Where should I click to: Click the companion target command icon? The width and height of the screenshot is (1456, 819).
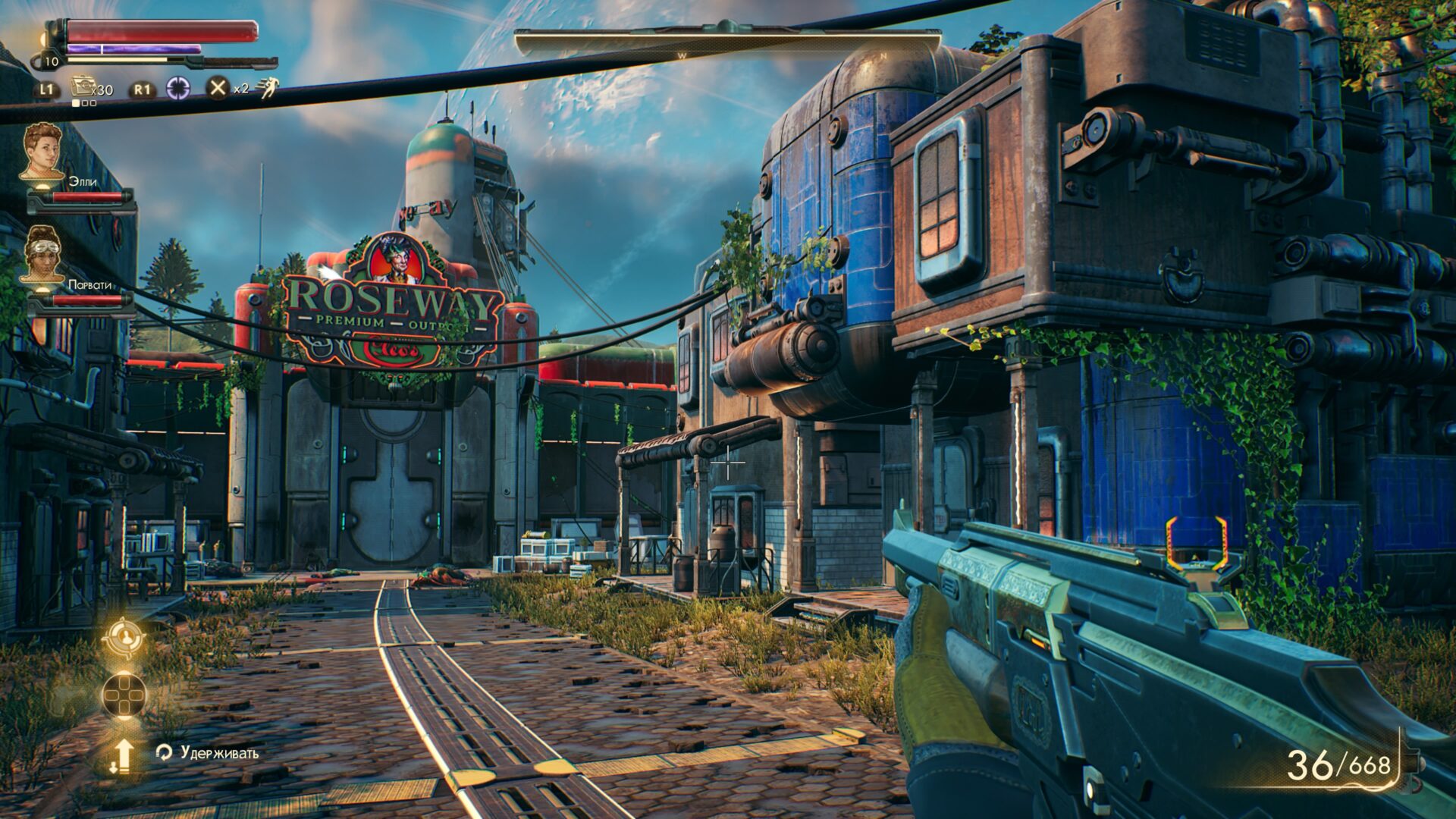pyautogui.click(x=124, y=639)
